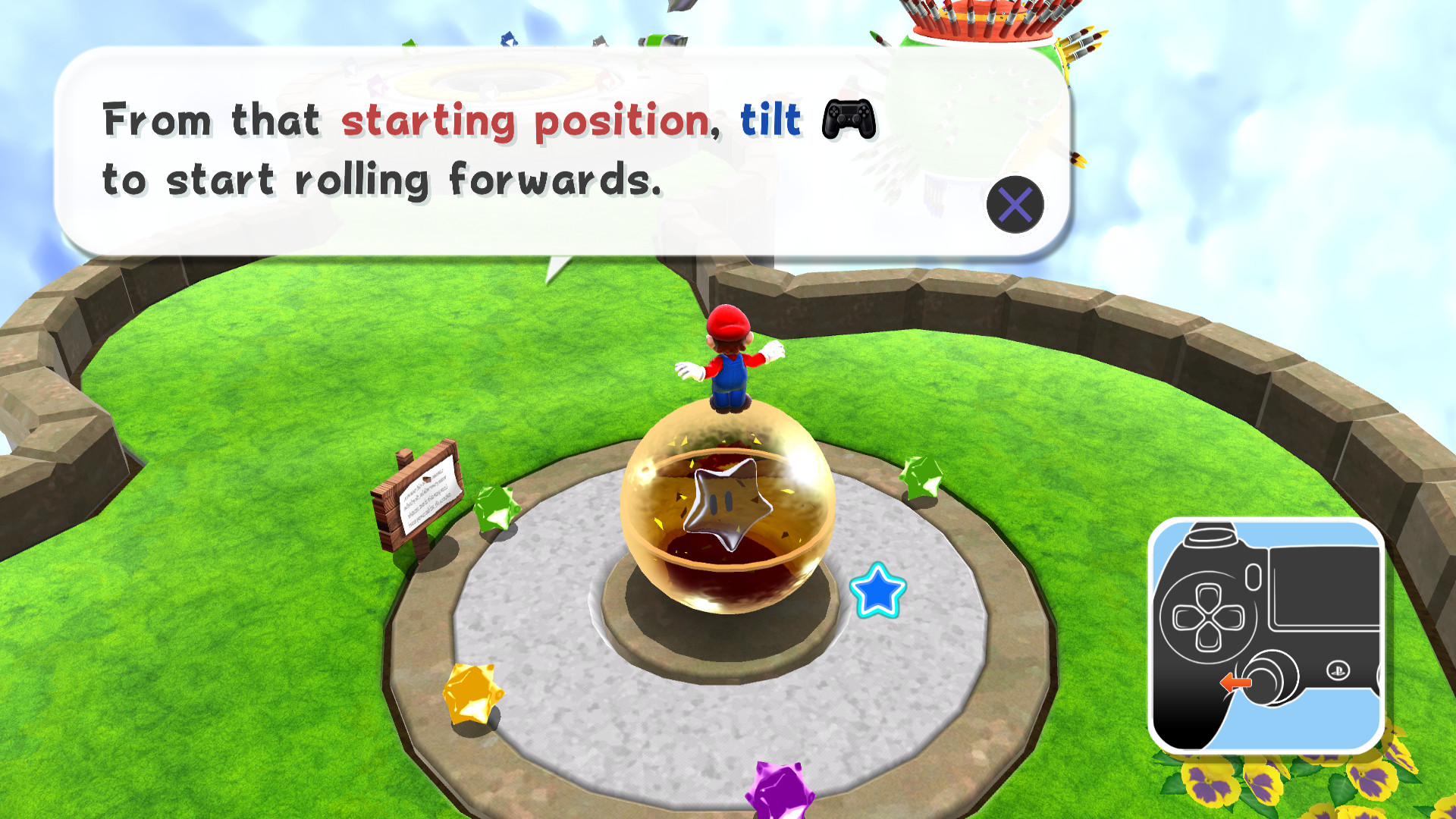
Task: Click the DualShock controller icon in the dialog text
Action: coord(847,120)
